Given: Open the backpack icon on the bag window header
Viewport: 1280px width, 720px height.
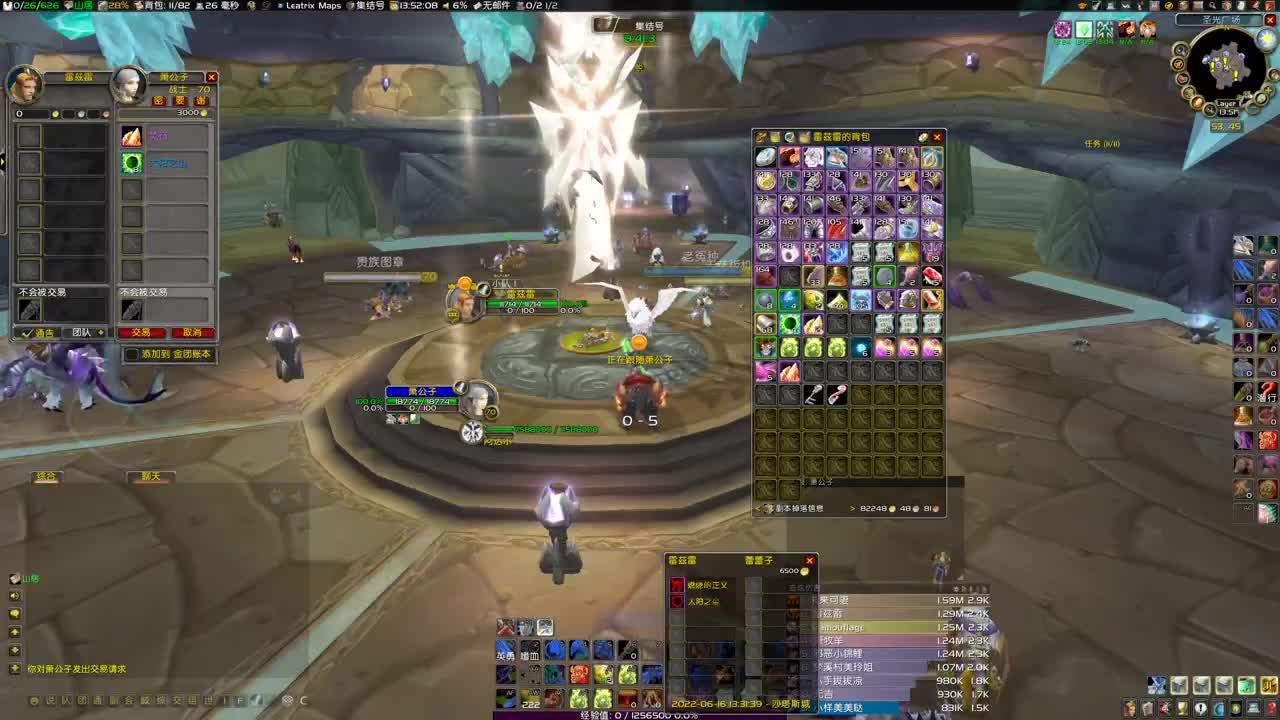Looking at the screenshot, I should (x=763, y=137).
